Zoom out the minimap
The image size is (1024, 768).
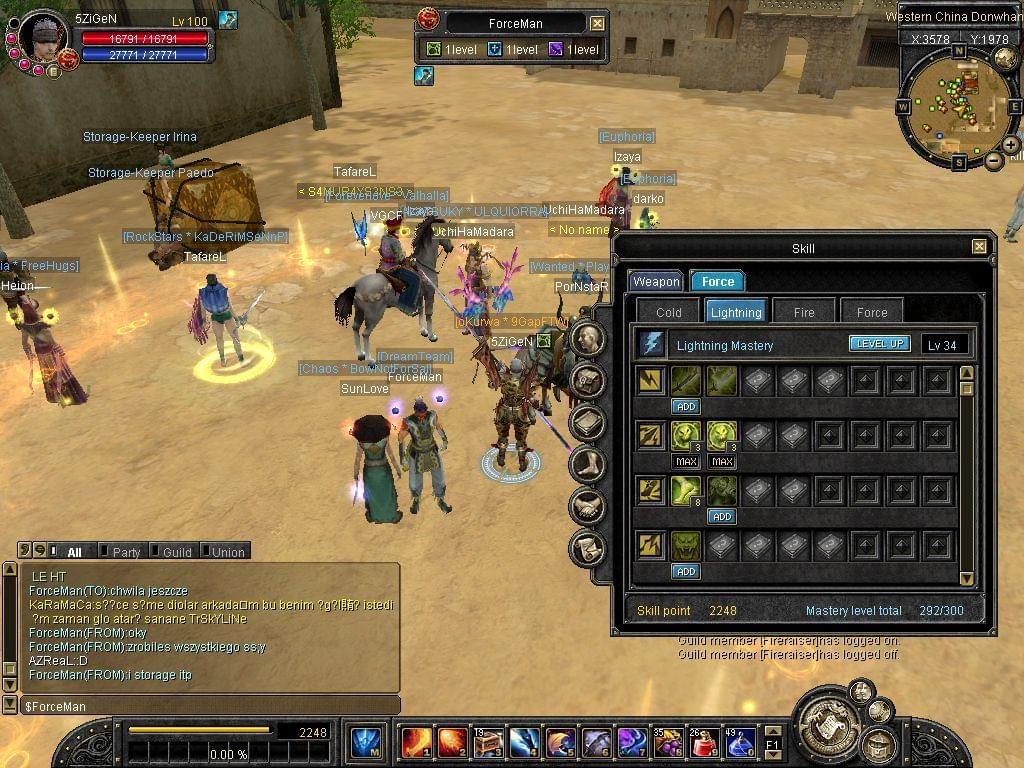pyautogui.click(x=993, y=161)
